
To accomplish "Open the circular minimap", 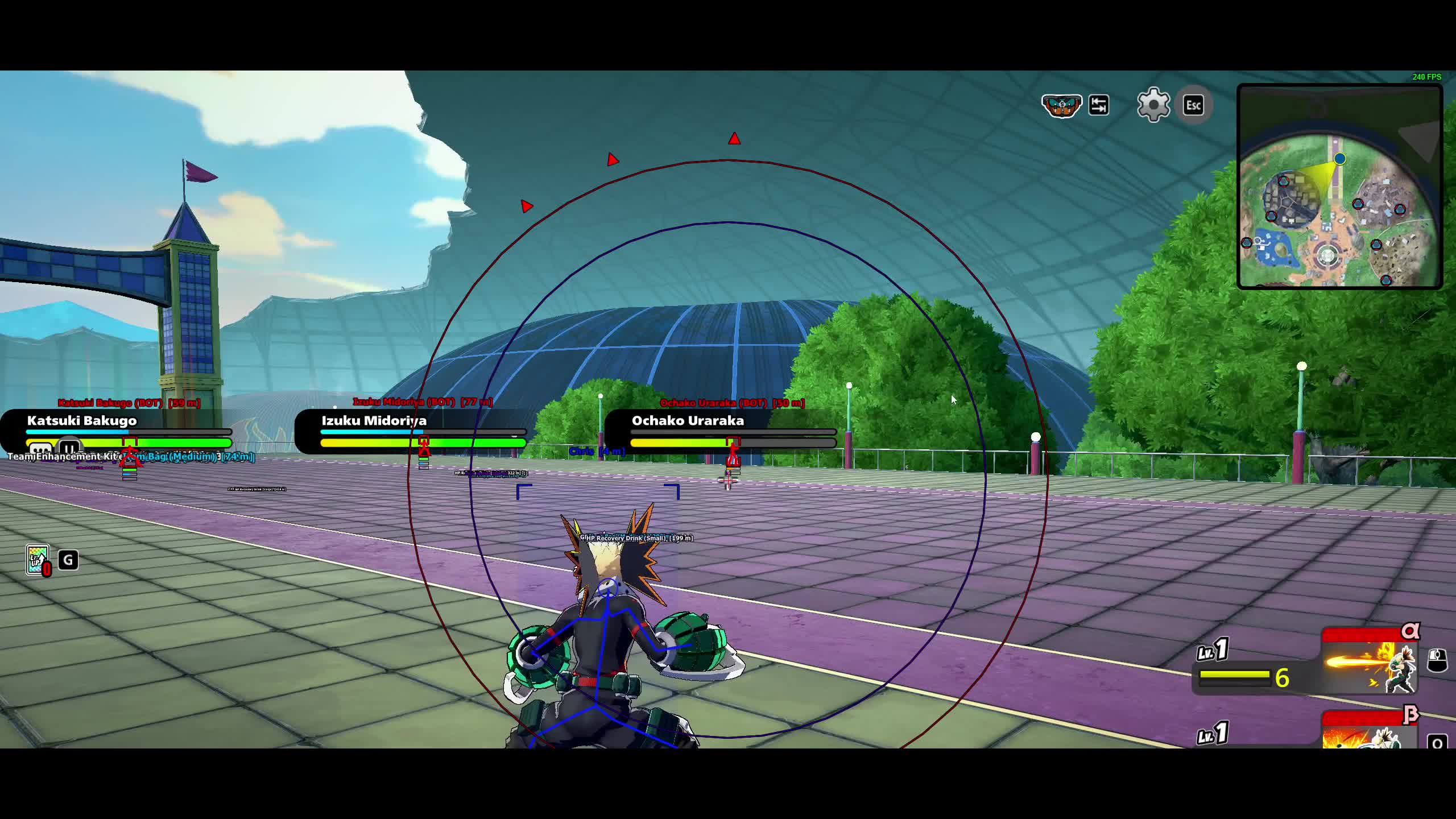I will click(x=1339, y=187).
